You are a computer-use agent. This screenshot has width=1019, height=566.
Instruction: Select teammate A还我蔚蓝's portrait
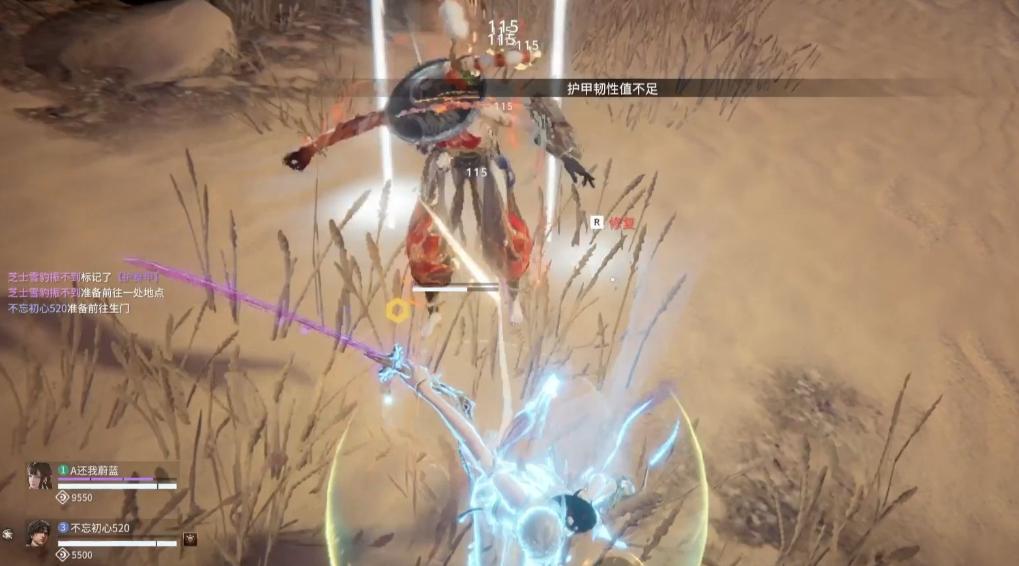click(40, 477)
